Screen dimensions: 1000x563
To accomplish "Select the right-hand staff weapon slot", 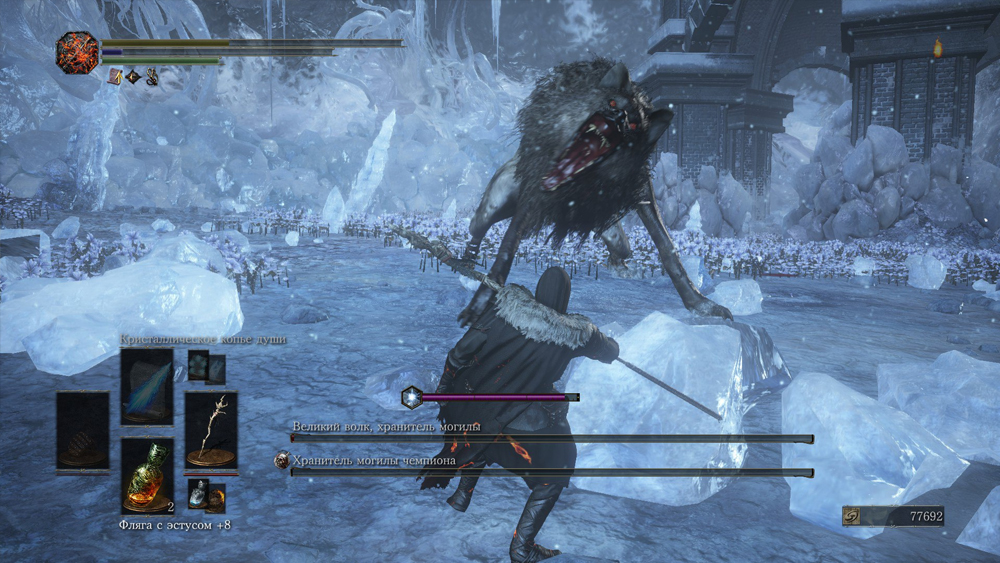I will (211, 430).
